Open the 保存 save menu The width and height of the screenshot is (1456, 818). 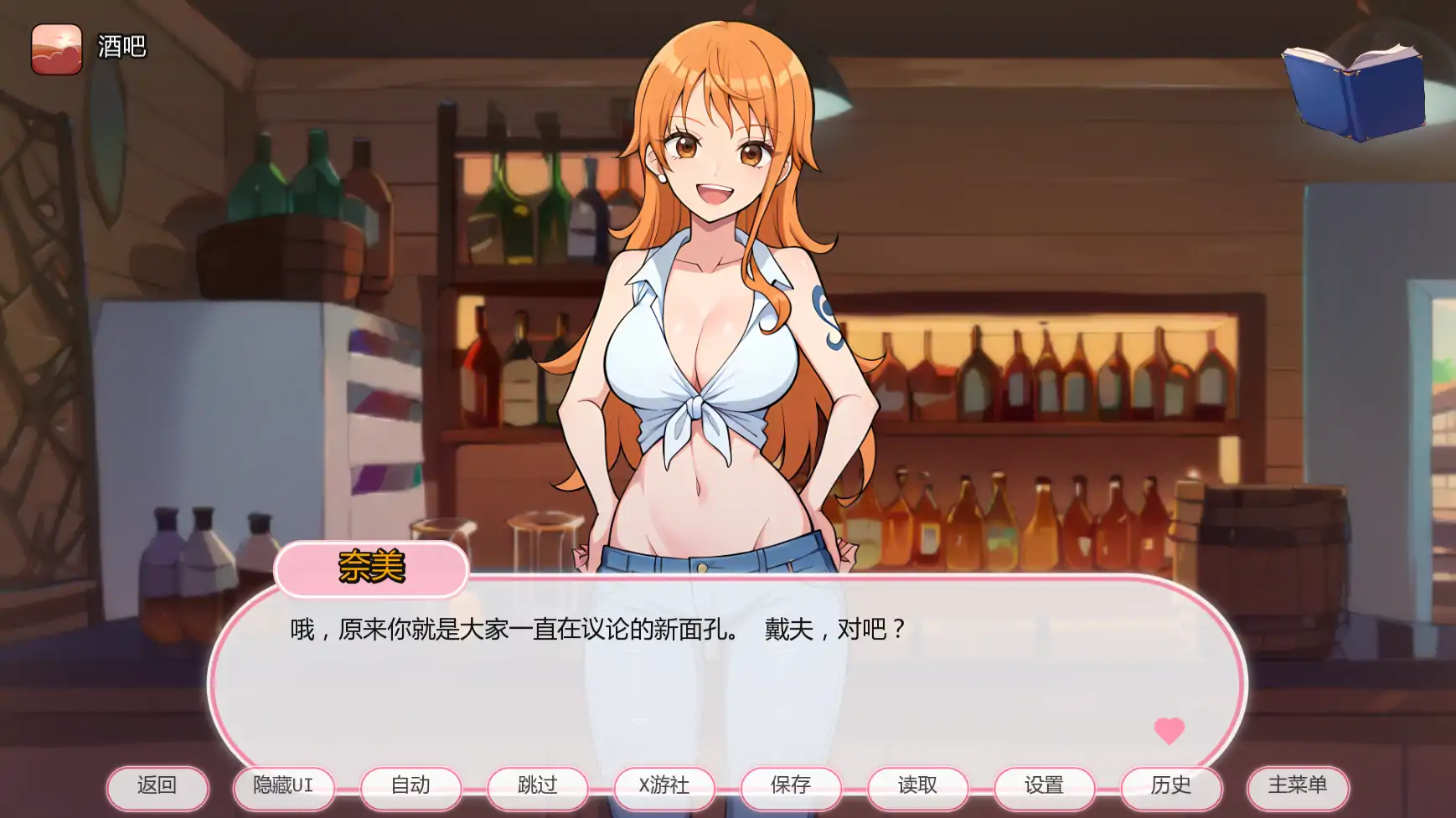click(791, 787)
